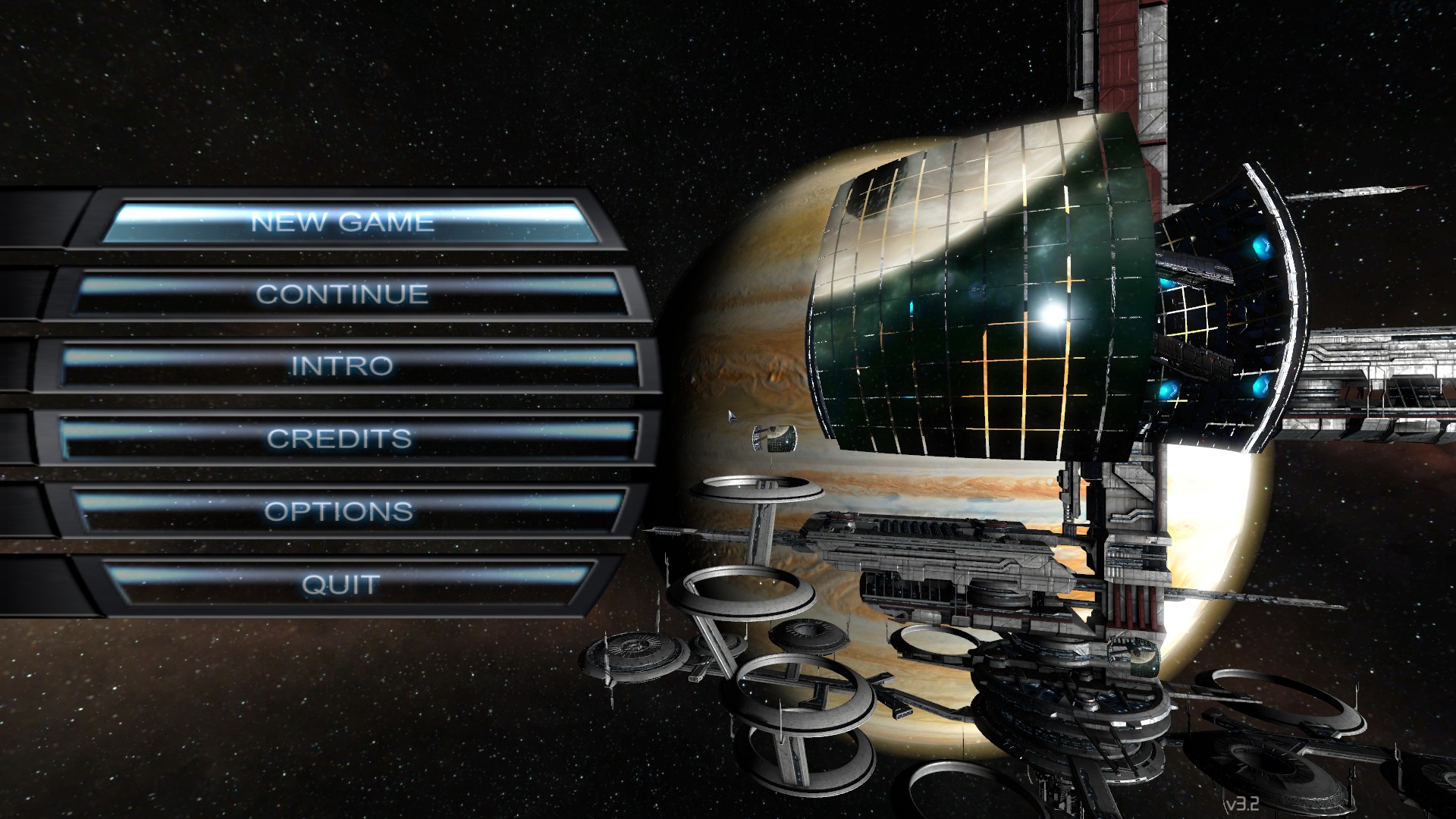Start a New Game
The image size is (1456, 819).
[343, 222]
